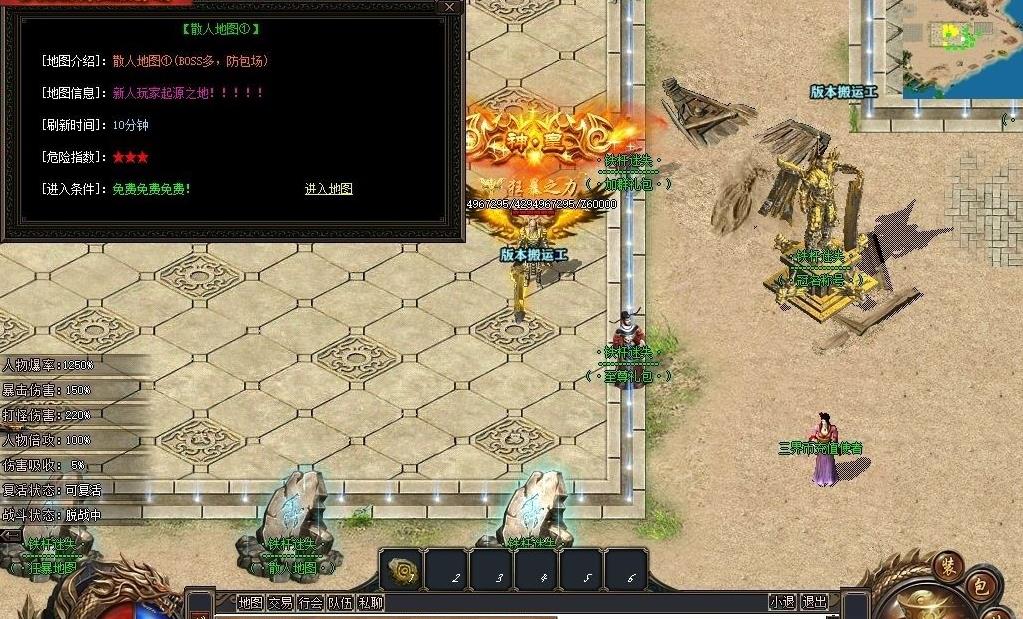This screenshot has height=619, width=1023.
Task: Close the 散人地图 info window
Action: [x=450, y=7]
